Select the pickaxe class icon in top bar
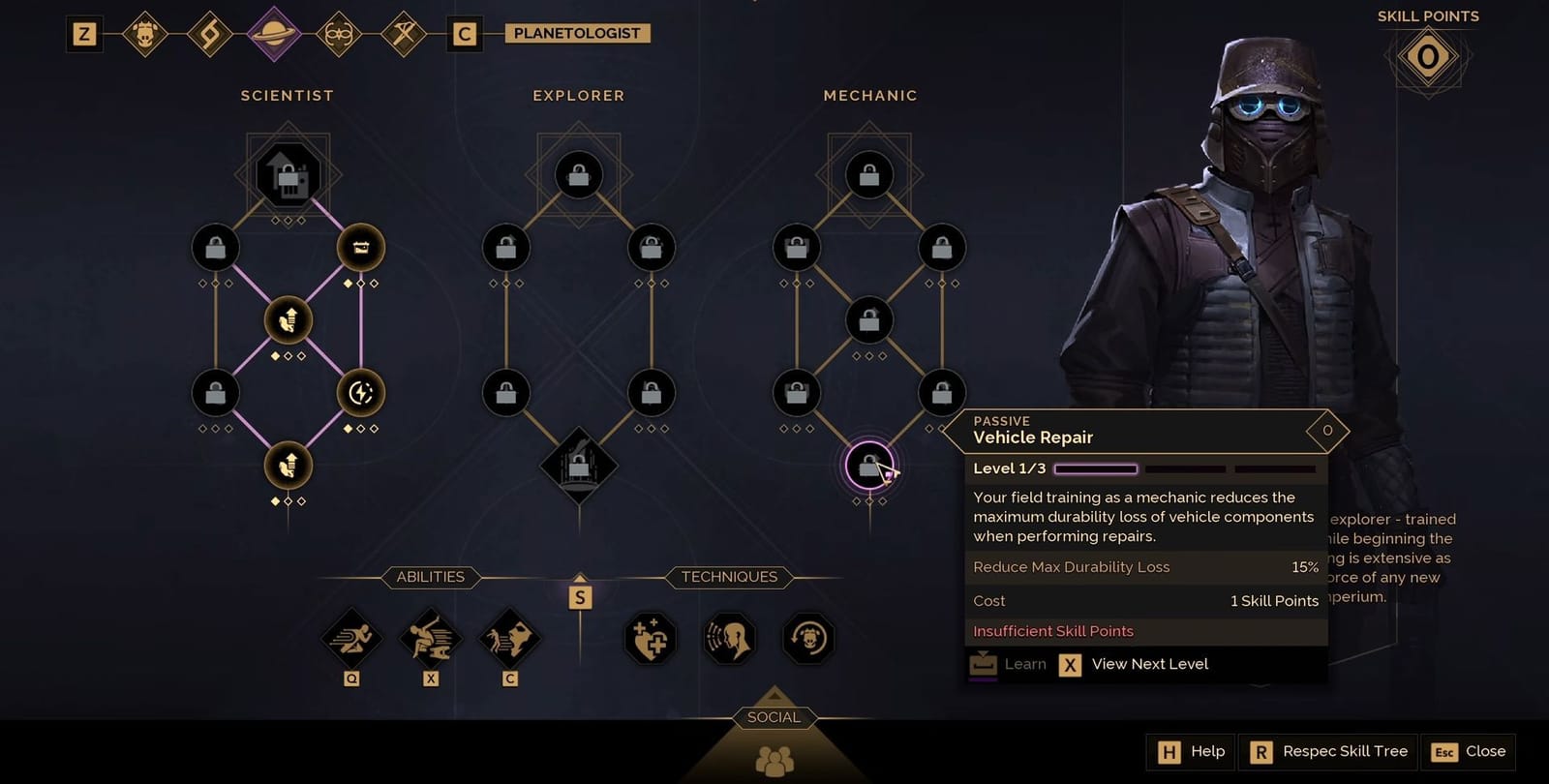The image size is (1549, 784). 403,32
